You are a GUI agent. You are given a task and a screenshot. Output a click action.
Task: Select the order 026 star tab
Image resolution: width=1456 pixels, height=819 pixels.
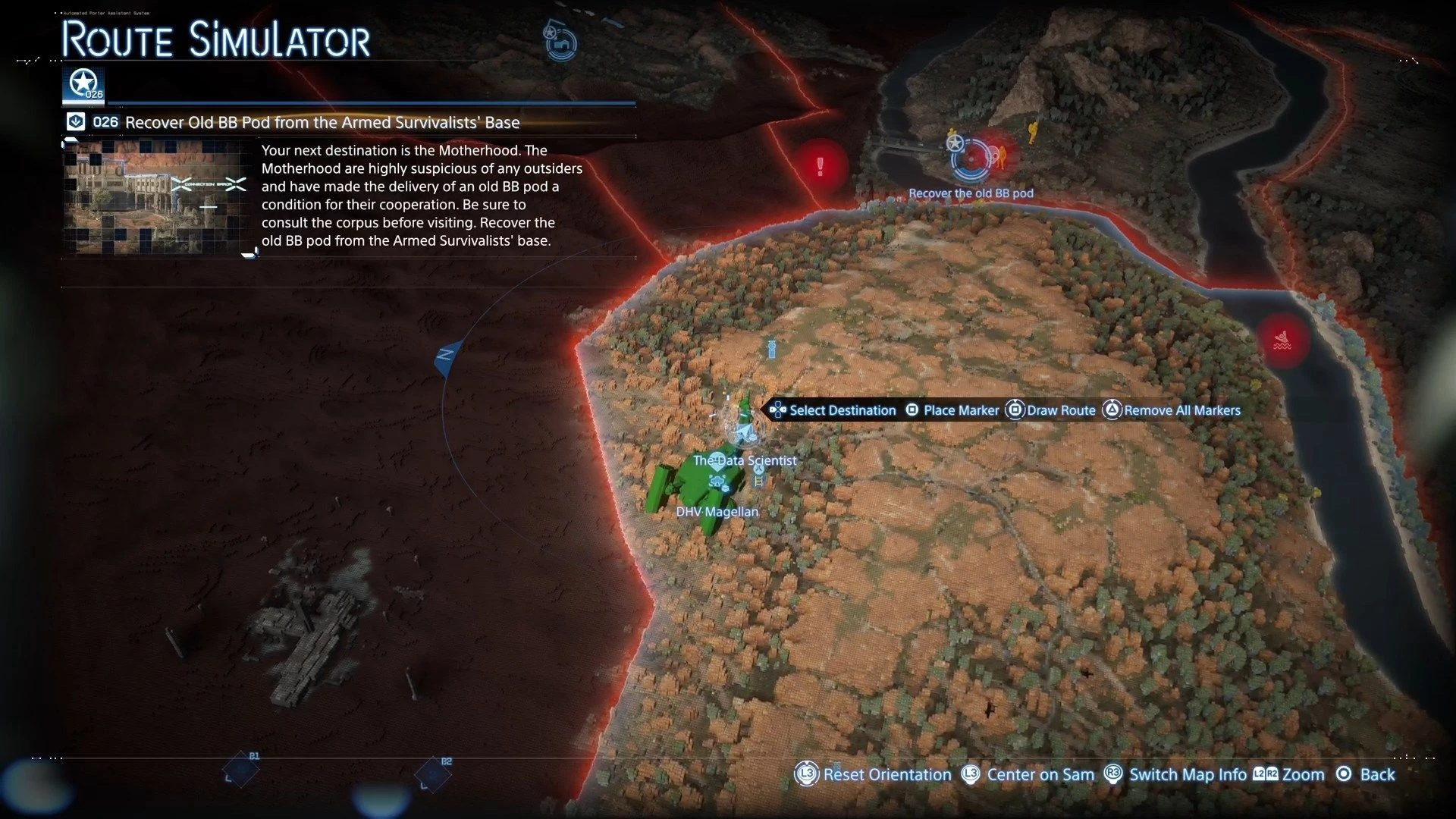tap(83, 85)
